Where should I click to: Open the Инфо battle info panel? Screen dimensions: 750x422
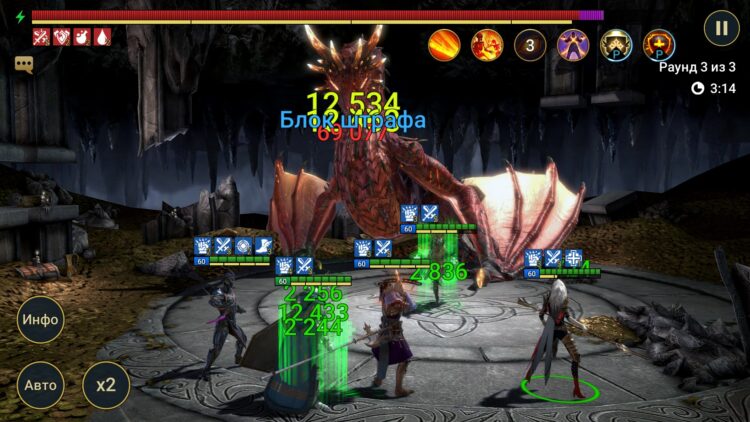41,321
